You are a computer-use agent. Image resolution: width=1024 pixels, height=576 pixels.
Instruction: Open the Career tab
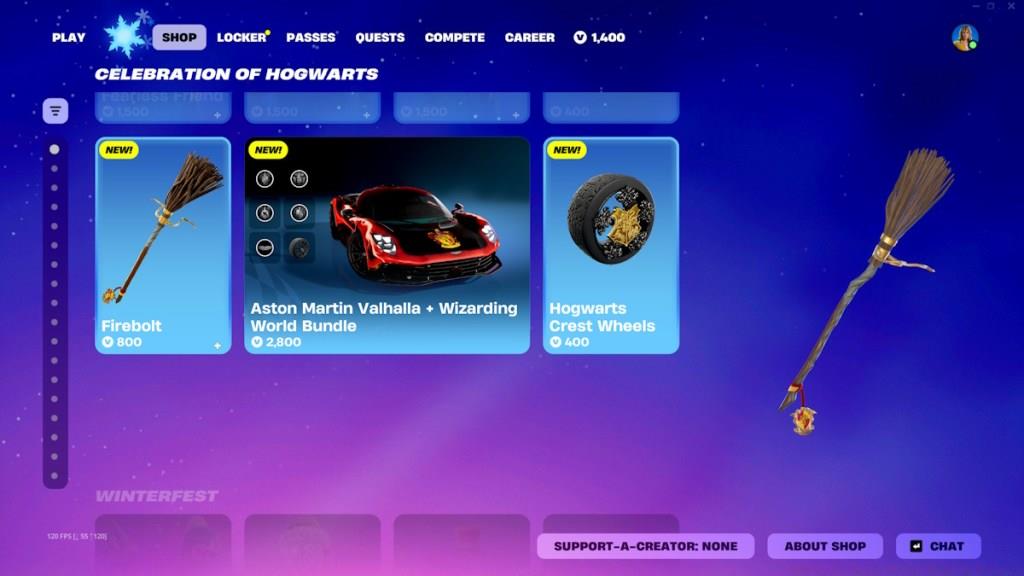pyautogui.click(x=529, y=38)
